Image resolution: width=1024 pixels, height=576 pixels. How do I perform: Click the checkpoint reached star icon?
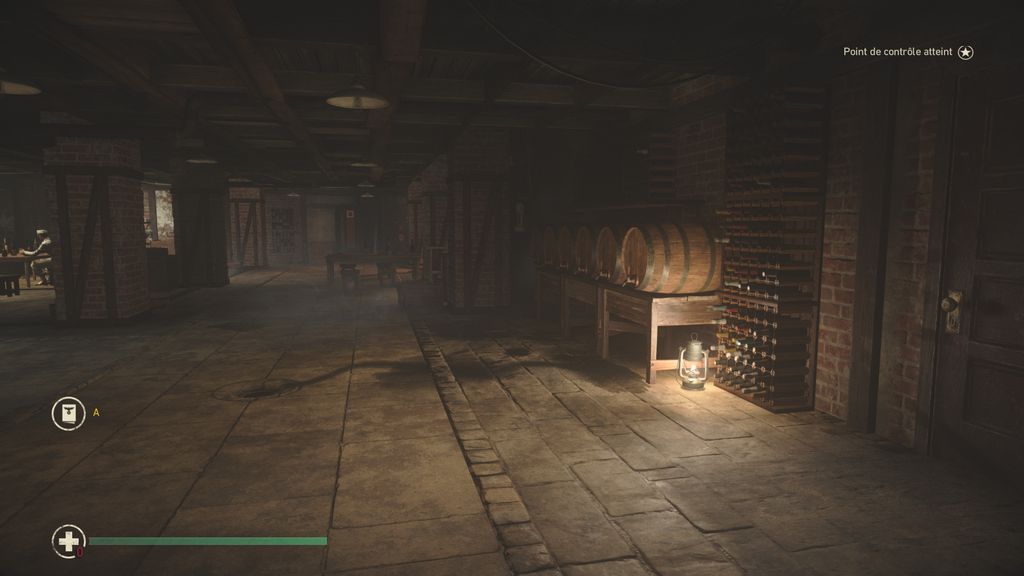point(965,52)
